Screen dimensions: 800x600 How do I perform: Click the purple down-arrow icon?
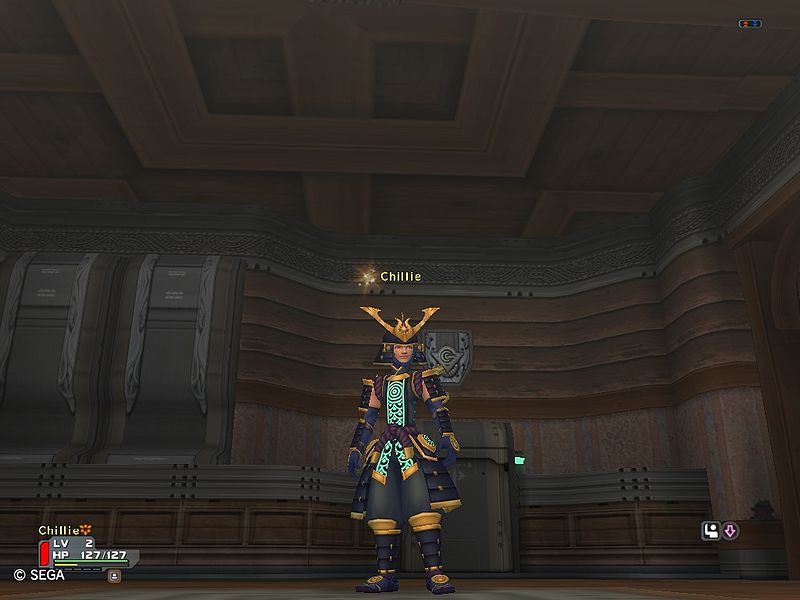[730, 531]
